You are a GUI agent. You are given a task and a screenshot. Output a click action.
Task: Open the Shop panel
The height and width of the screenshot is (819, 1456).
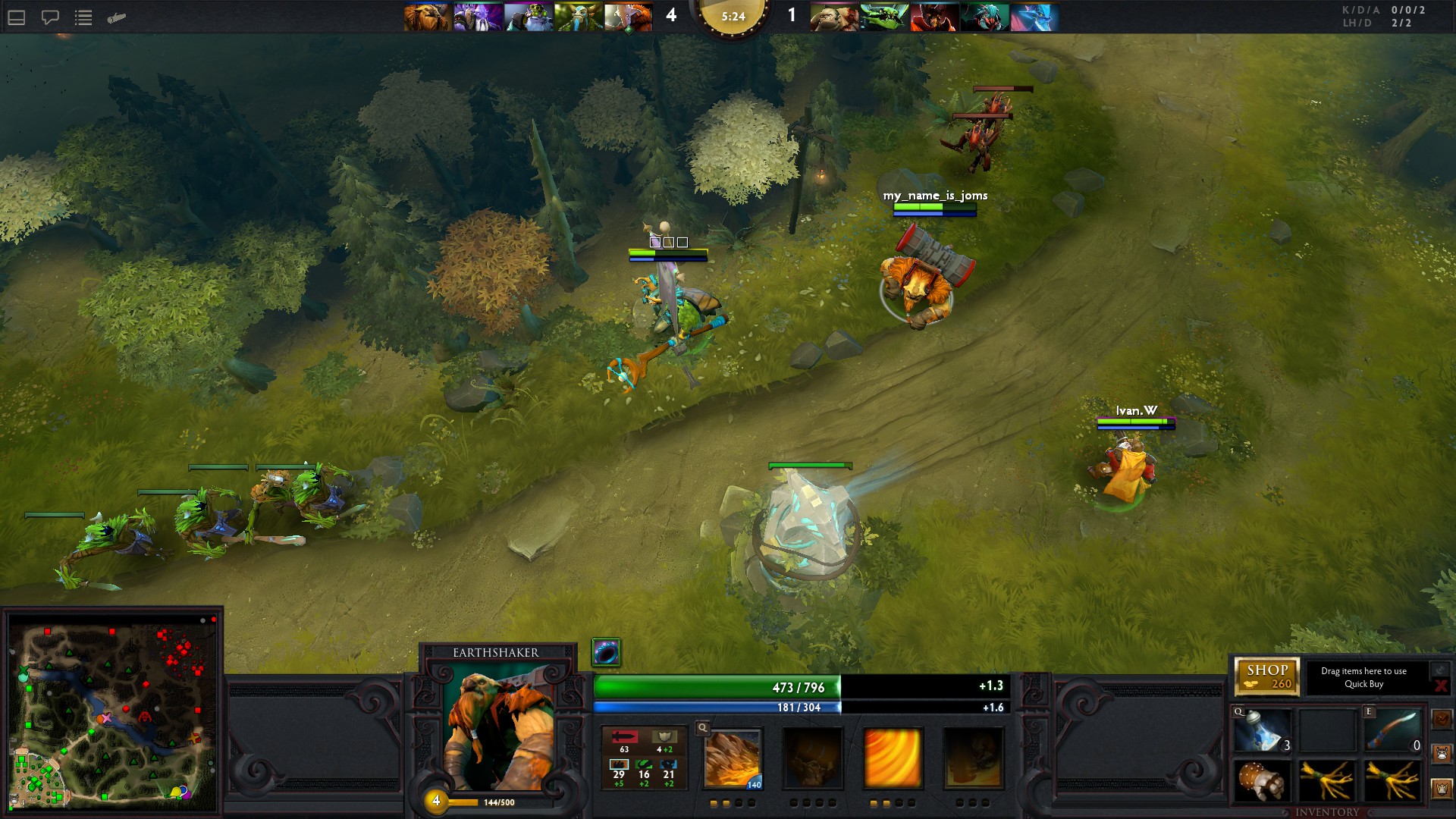tap(1267, 676)
